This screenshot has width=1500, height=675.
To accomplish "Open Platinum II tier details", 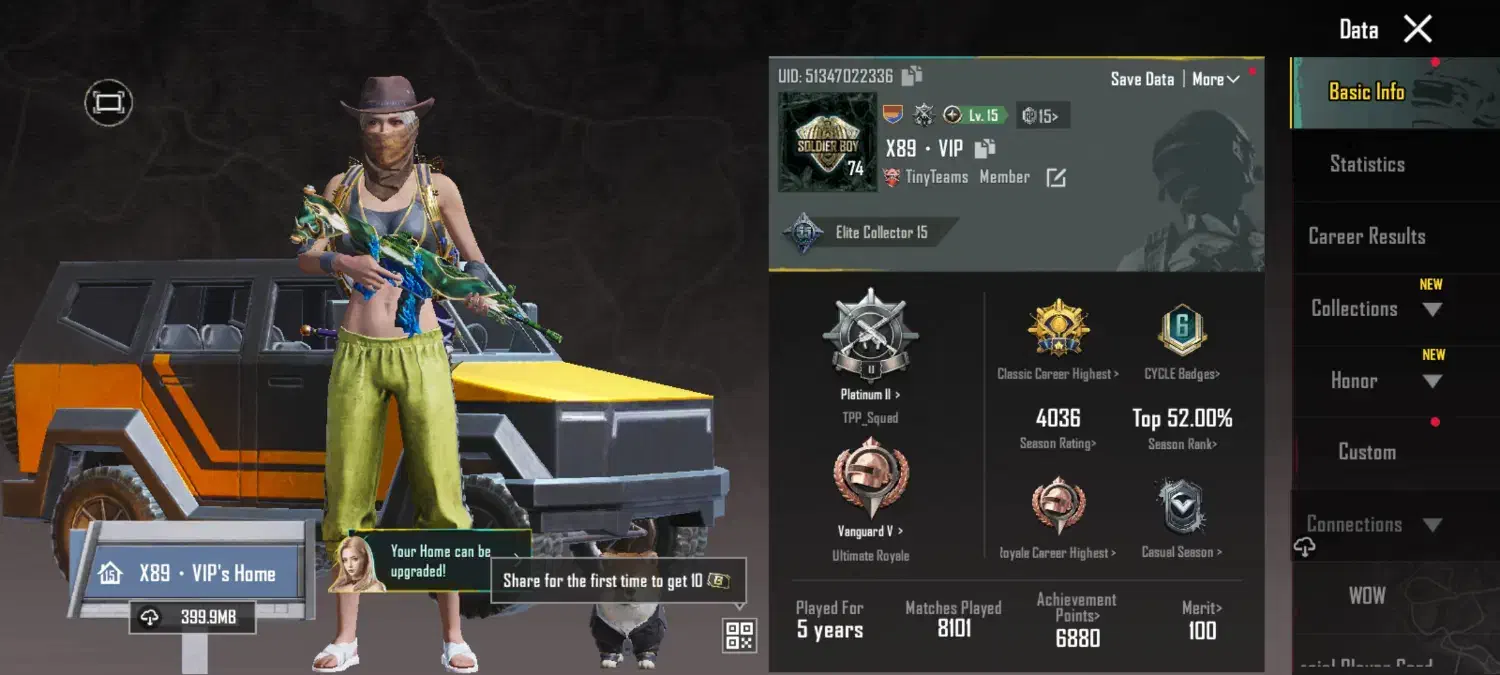I will 870,343.
